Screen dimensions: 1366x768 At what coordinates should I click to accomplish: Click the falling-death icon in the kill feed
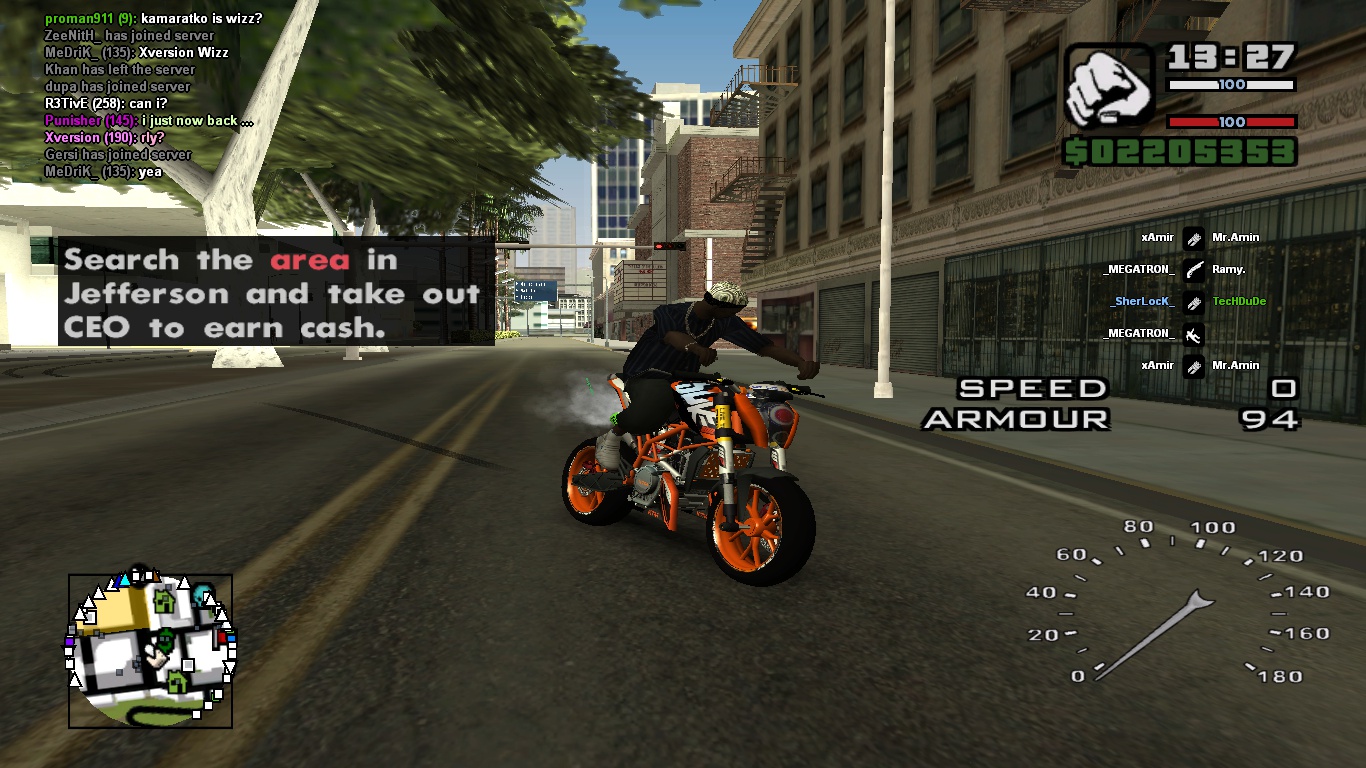(x=1194, y=334)
